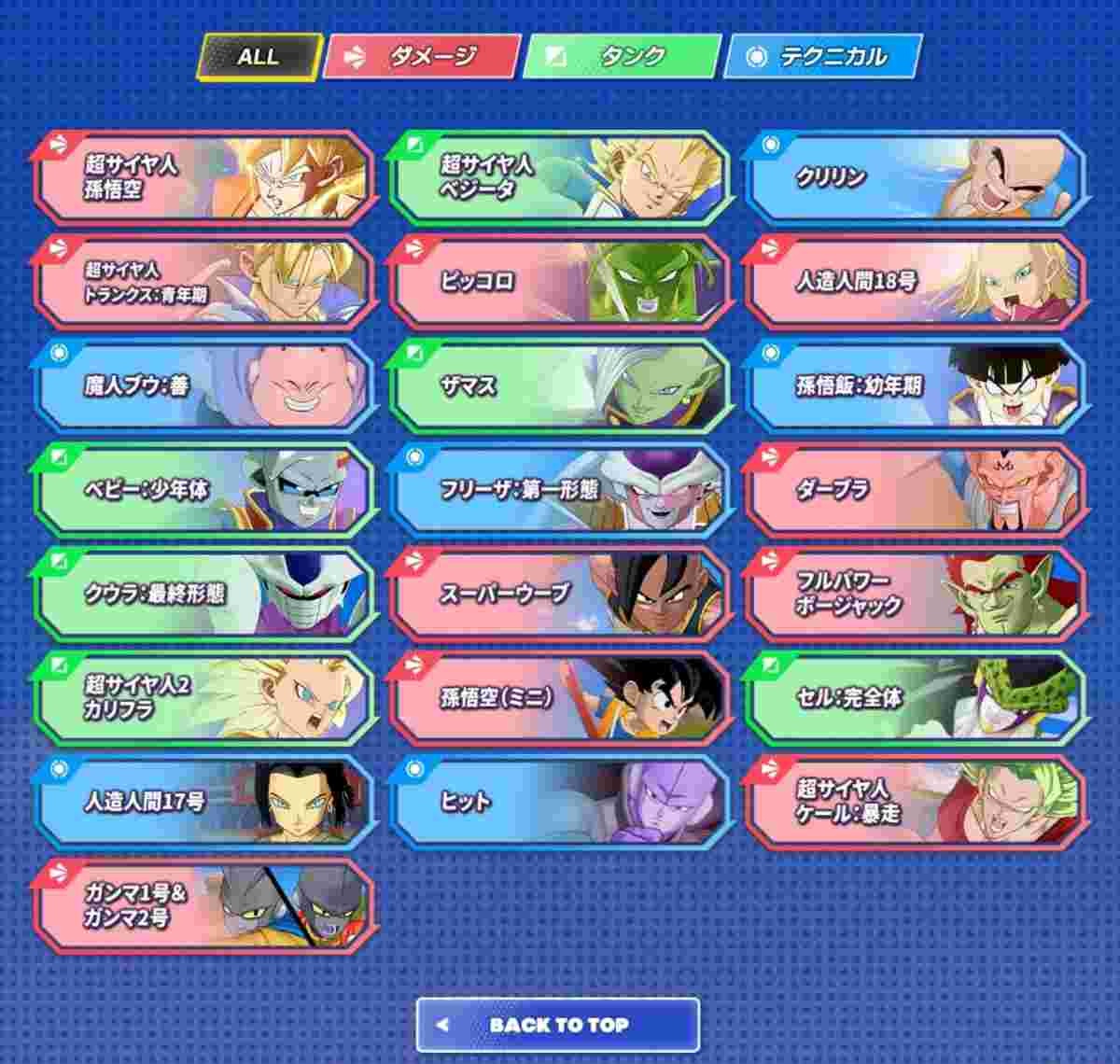Screen dimensions: 1120x1064
Task: Select the 超サイヤ人 ベジータ tile
Action: [559, 177]
